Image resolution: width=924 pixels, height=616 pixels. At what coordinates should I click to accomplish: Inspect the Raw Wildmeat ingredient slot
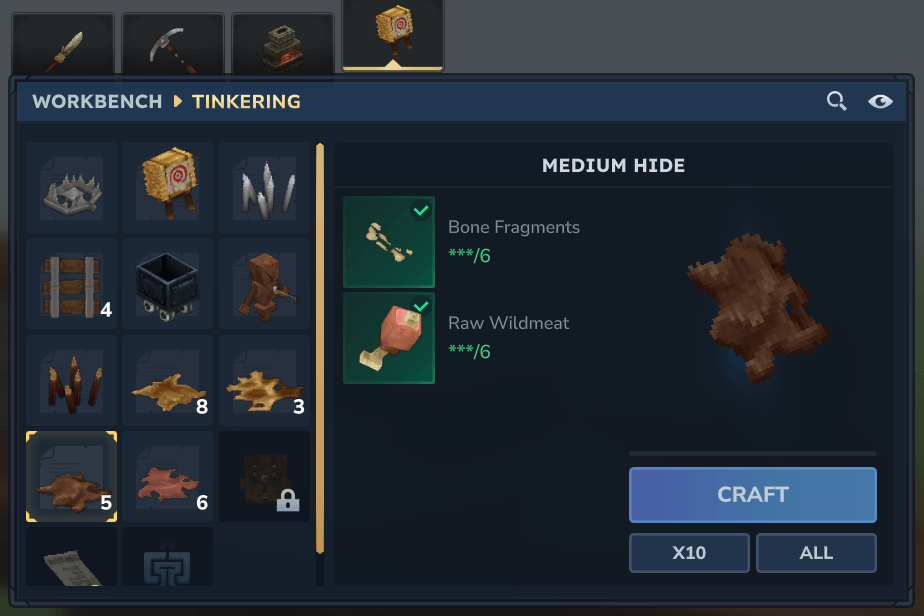389,338
